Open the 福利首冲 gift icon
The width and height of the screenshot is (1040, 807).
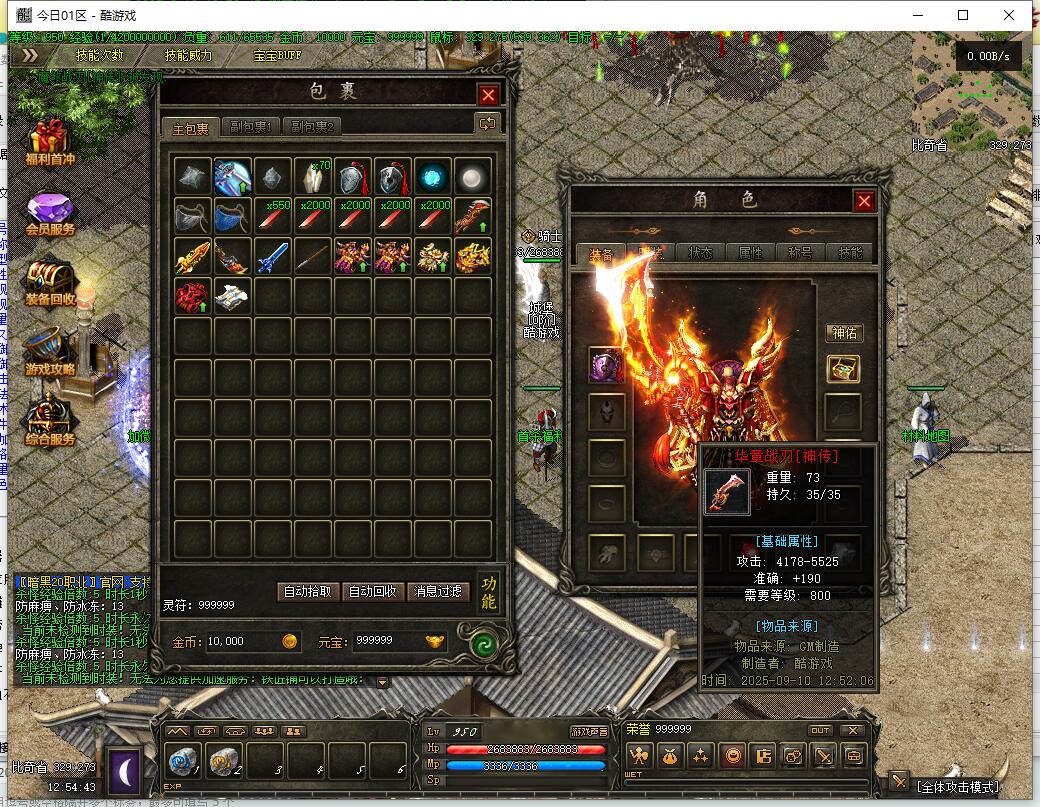(50, 145)
